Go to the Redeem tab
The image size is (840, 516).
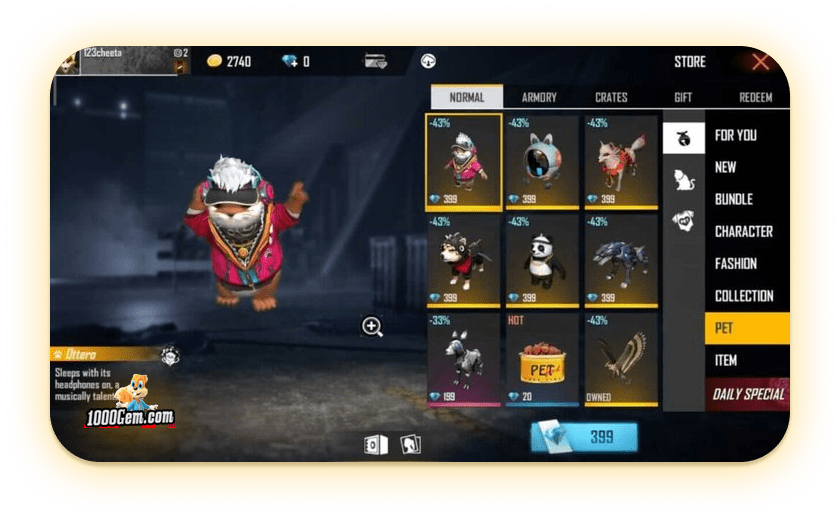(x=755, y=97)
